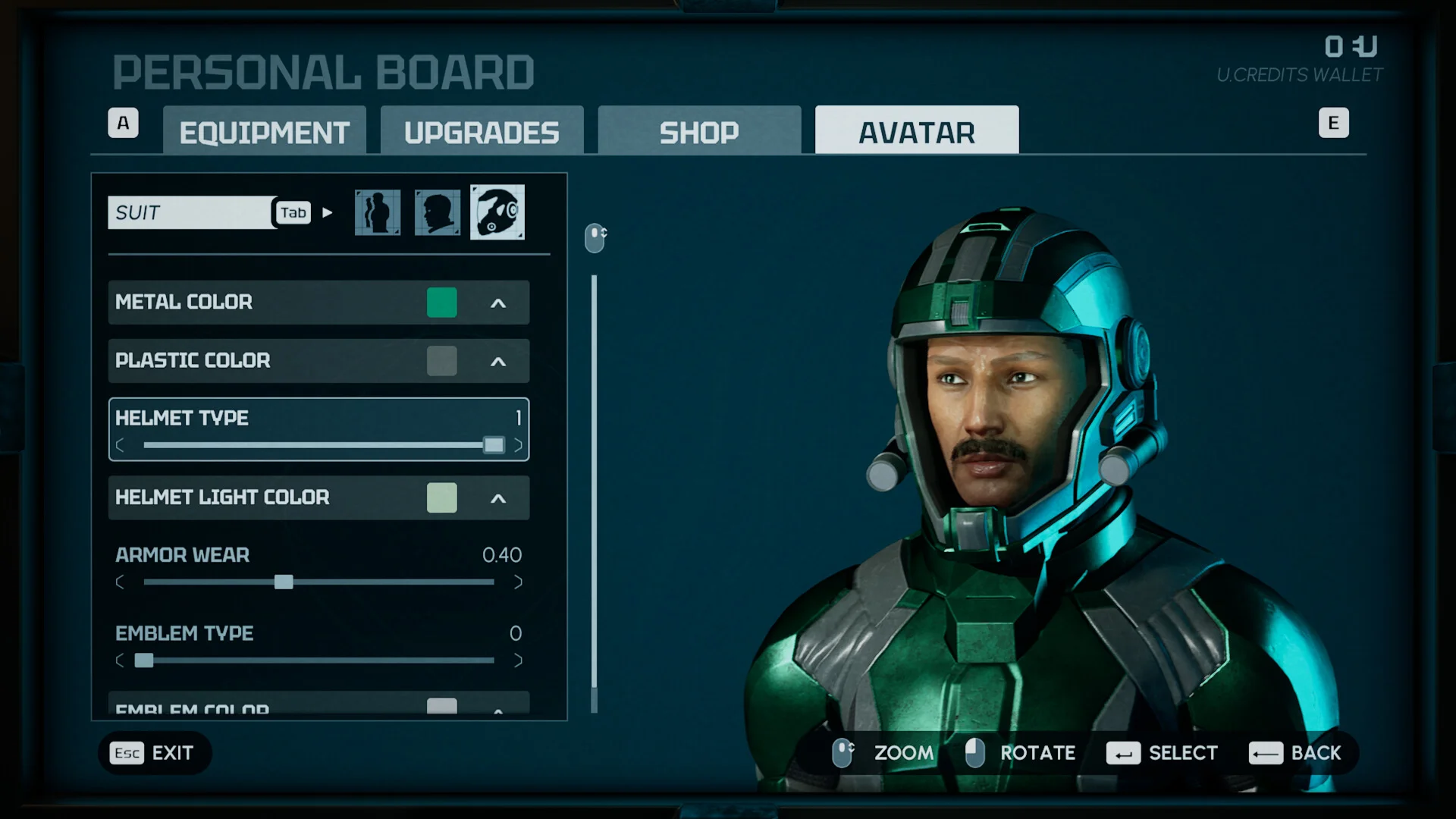The width and height of the screenshot is (1456, 819).
Task: Open the Upgrades tab
Action: pyautogui.click(x=482, y=132)
